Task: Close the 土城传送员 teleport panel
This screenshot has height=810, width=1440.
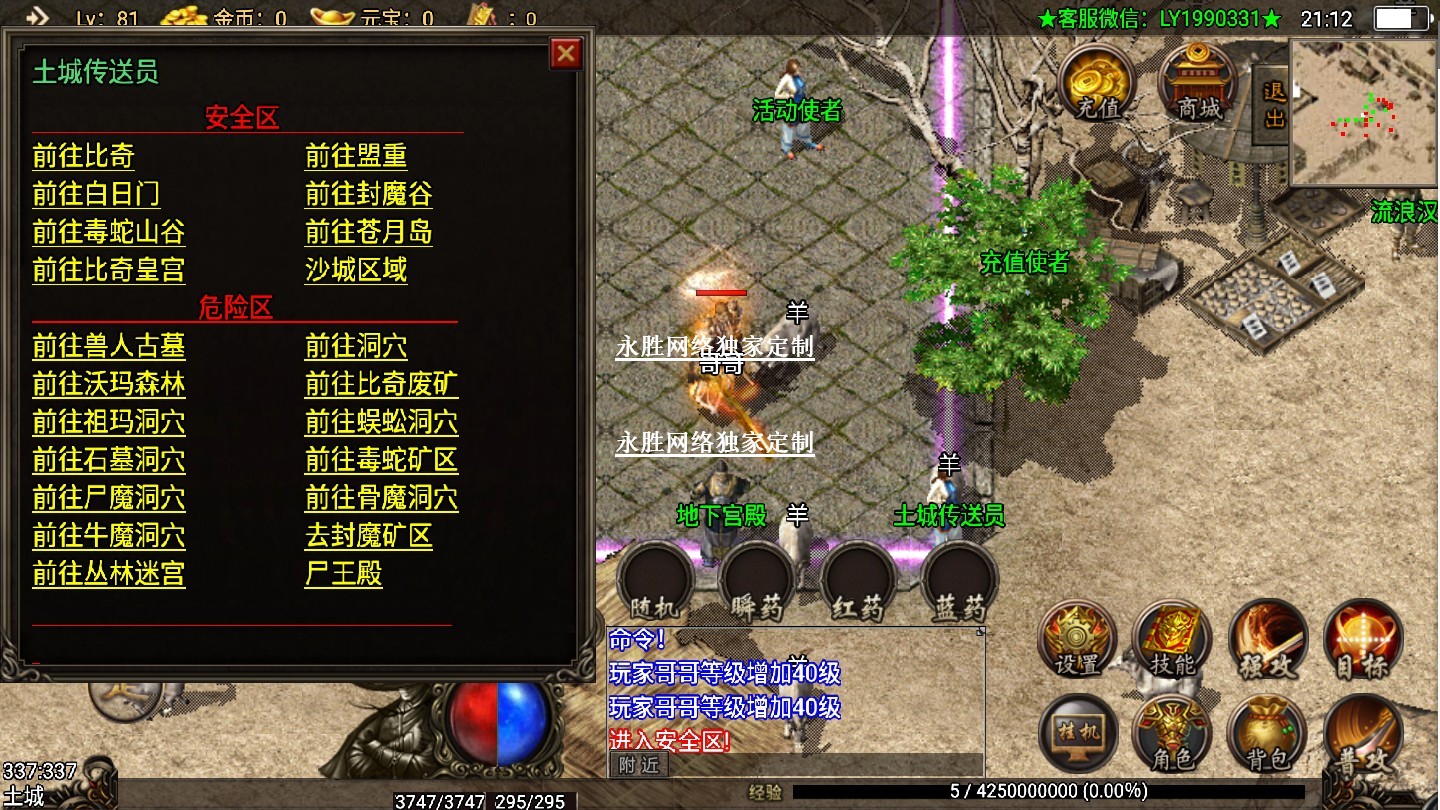Action: click(x=566, y=53)
